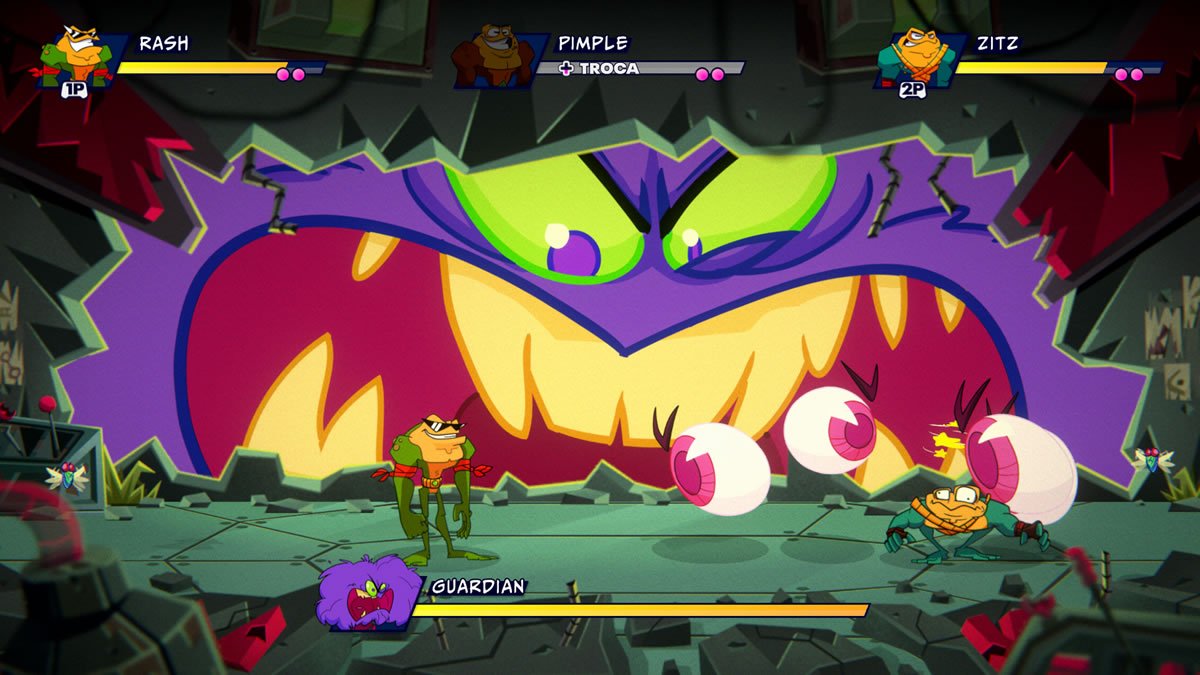This screenshot has width=1200, height=675.
Task: Click Zitz's character portrait
Action: coord(913,58)
